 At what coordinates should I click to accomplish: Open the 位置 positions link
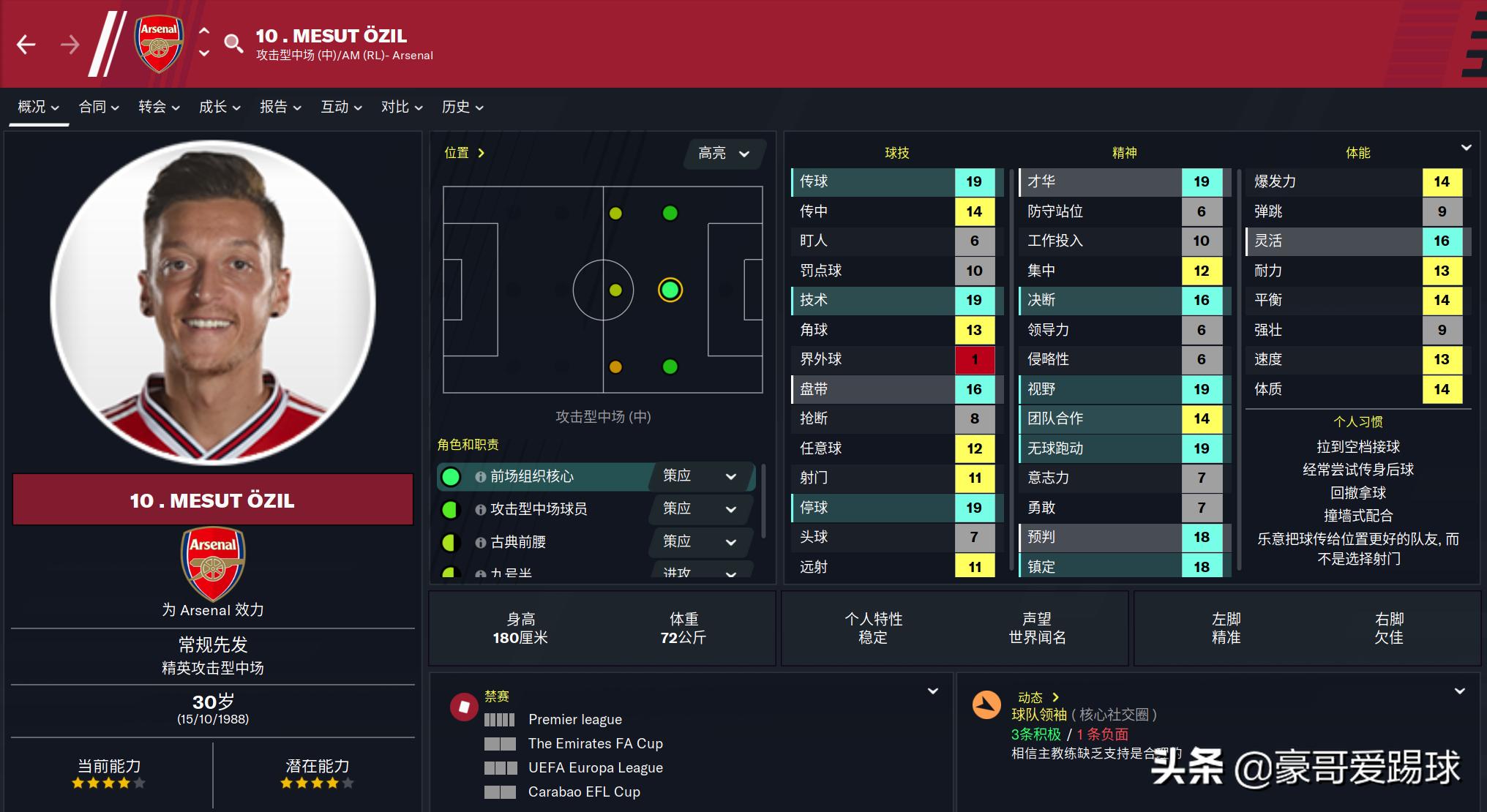pyautogui.click(x=464, y=153)
